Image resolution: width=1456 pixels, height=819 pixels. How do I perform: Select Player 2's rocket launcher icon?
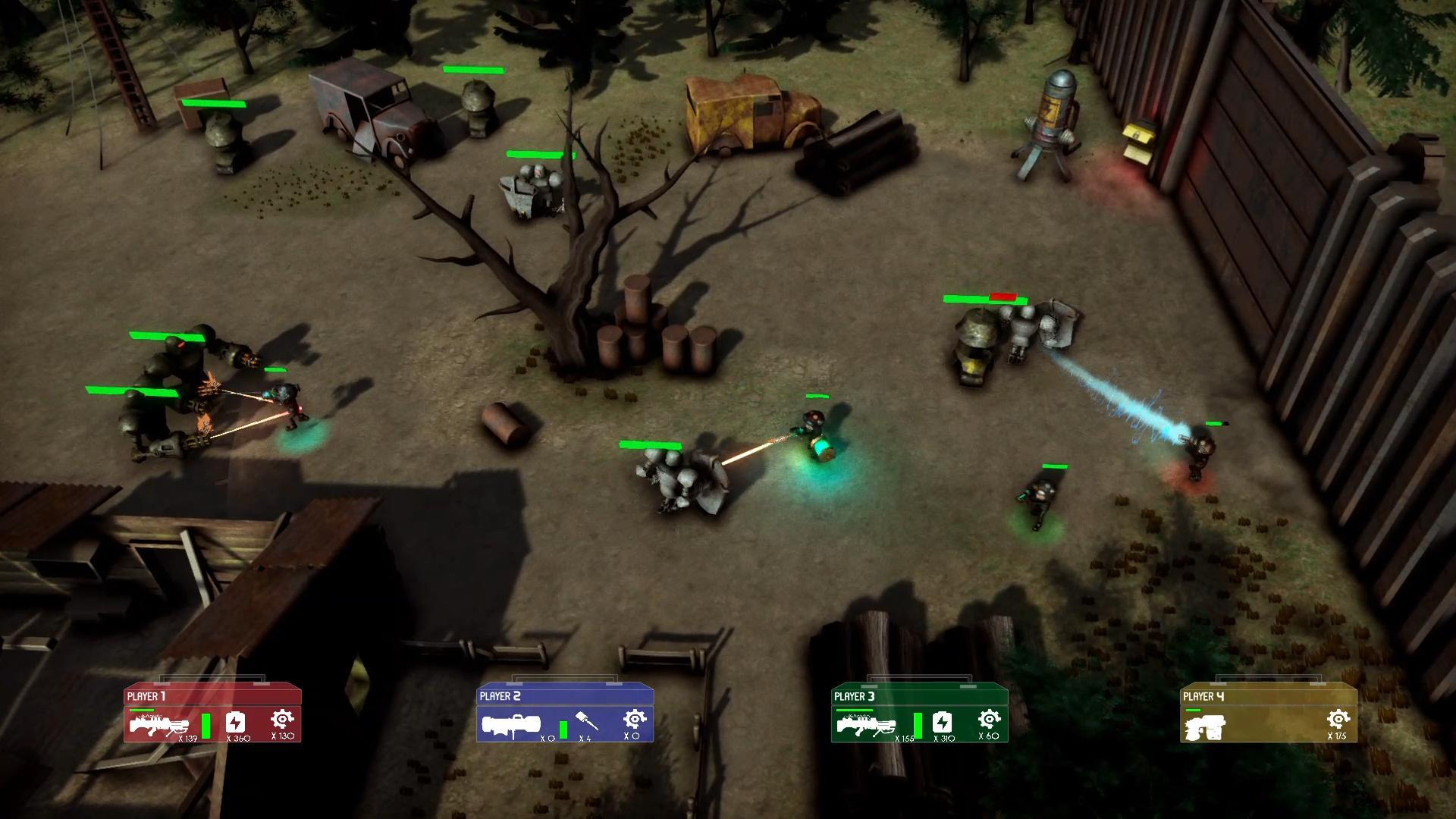(510, 725)
